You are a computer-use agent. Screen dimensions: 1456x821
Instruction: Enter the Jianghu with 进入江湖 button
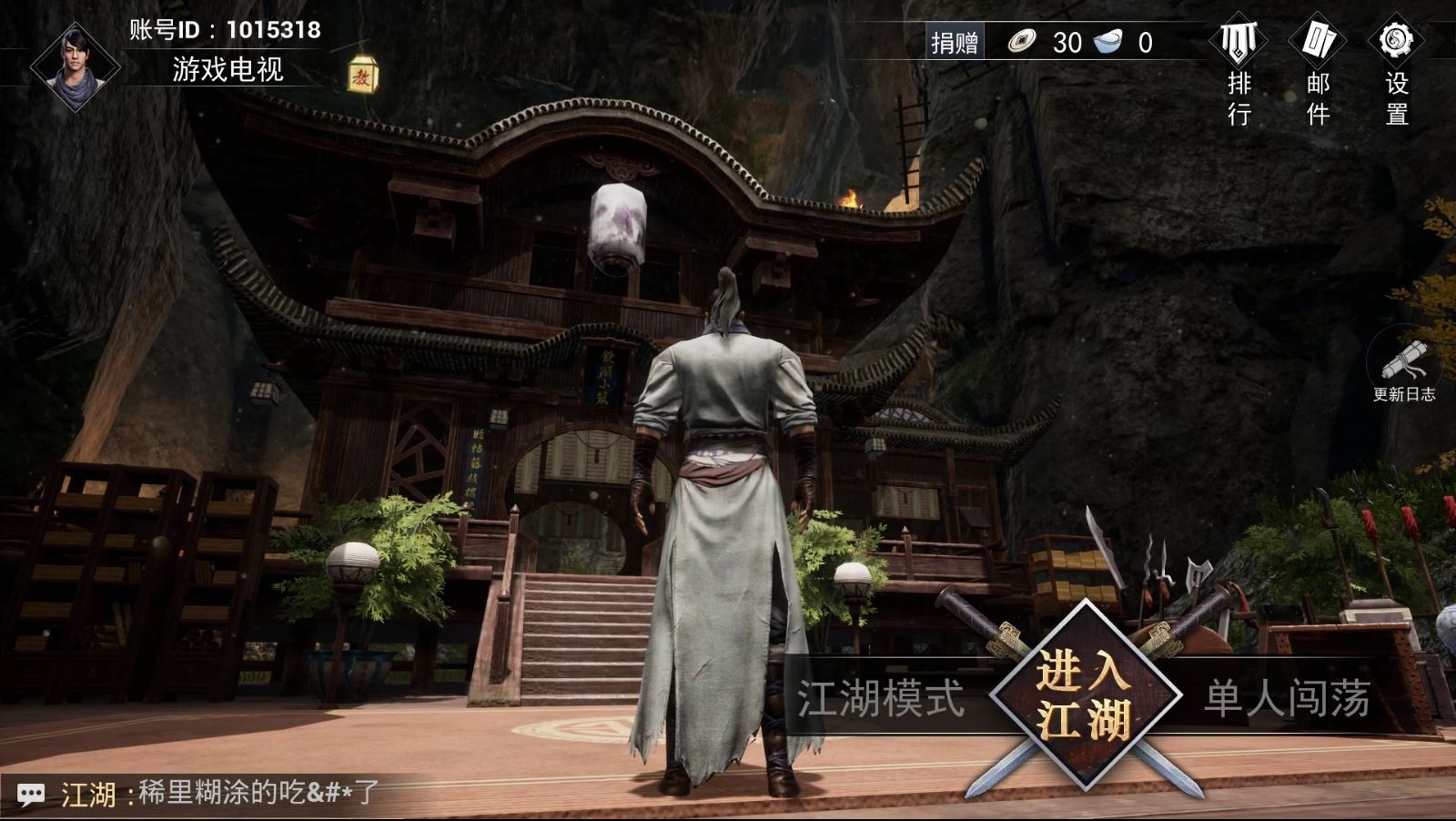pos(1083,697)
